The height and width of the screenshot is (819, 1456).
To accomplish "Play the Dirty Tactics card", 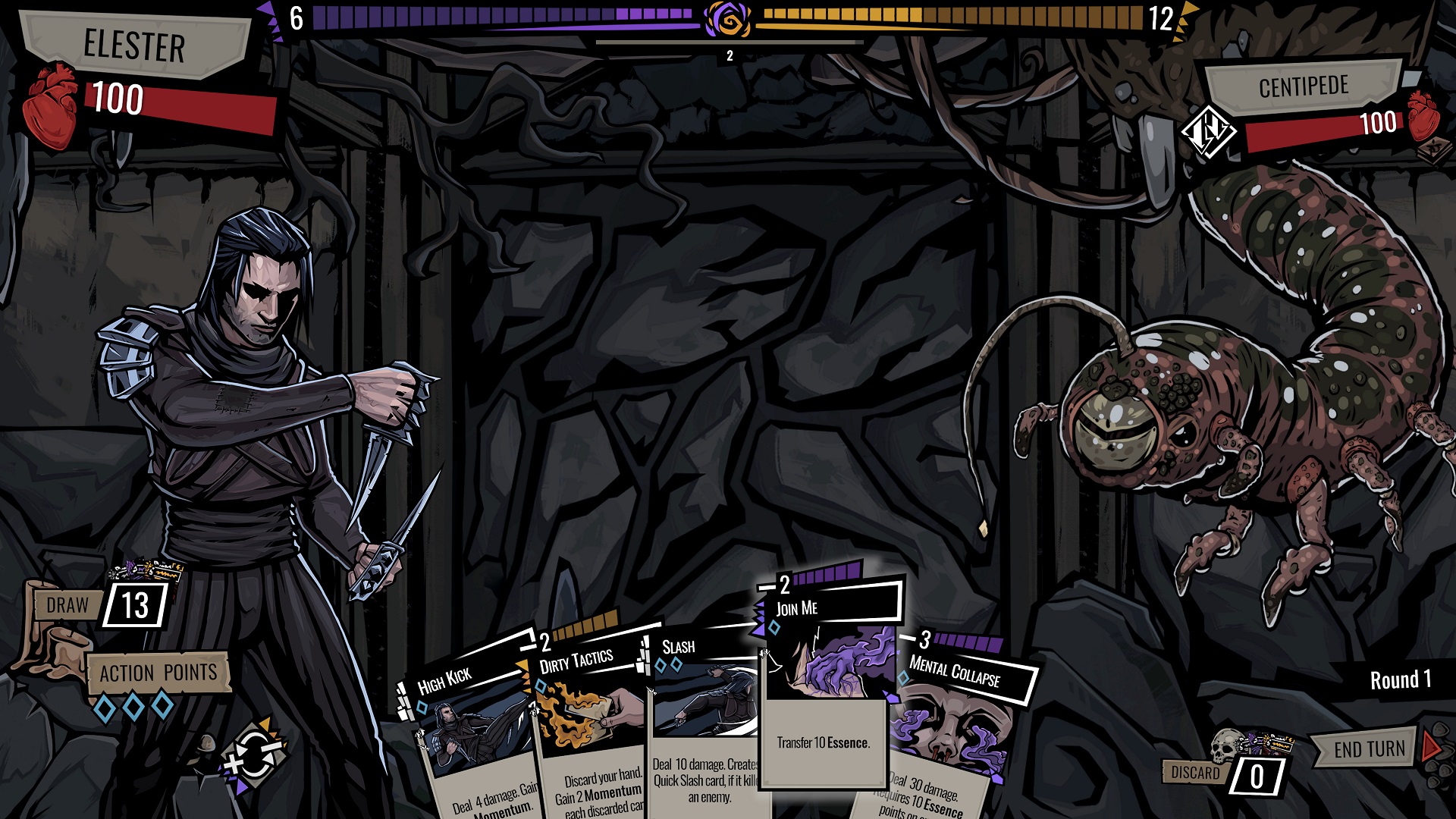I will 591,728.
